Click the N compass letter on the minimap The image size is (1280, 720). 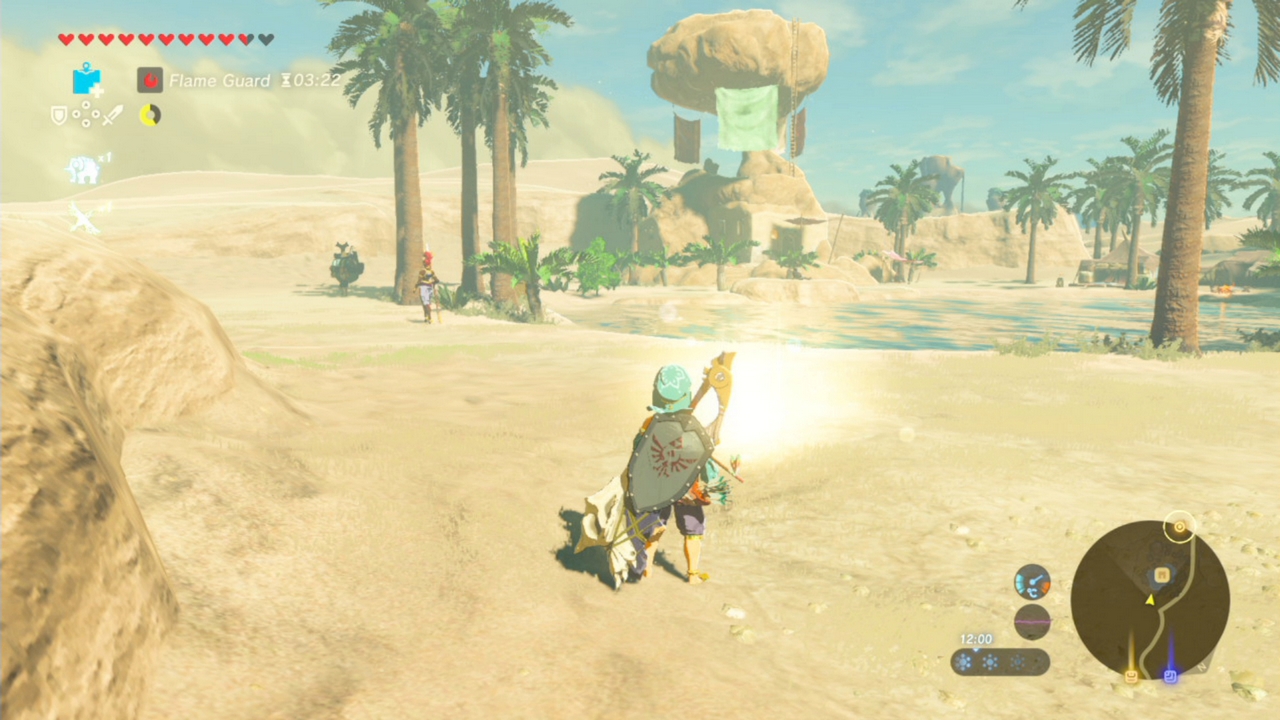coord(1202,667)
